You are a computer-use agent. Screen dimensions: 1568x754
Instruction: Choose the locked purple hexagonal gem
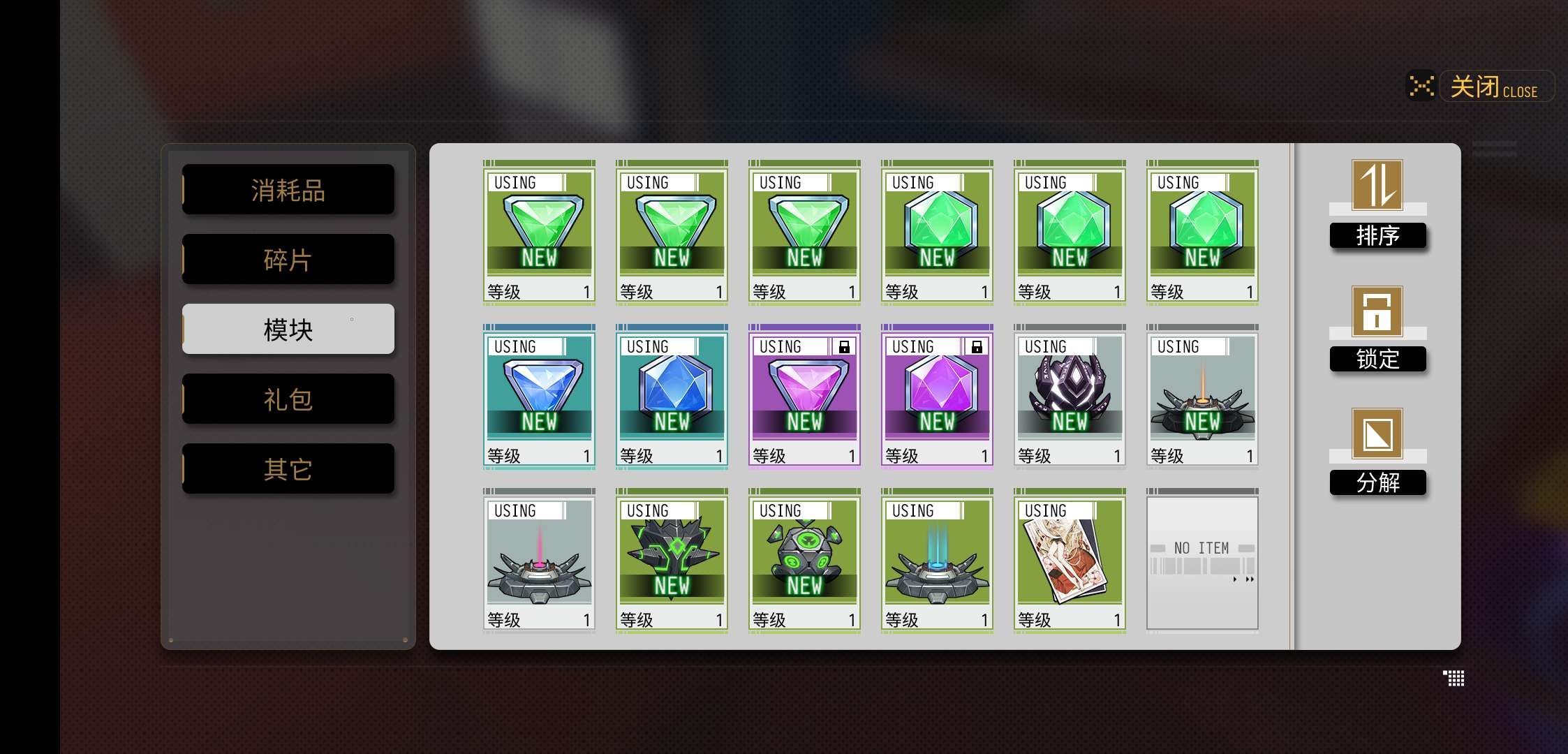937,396
